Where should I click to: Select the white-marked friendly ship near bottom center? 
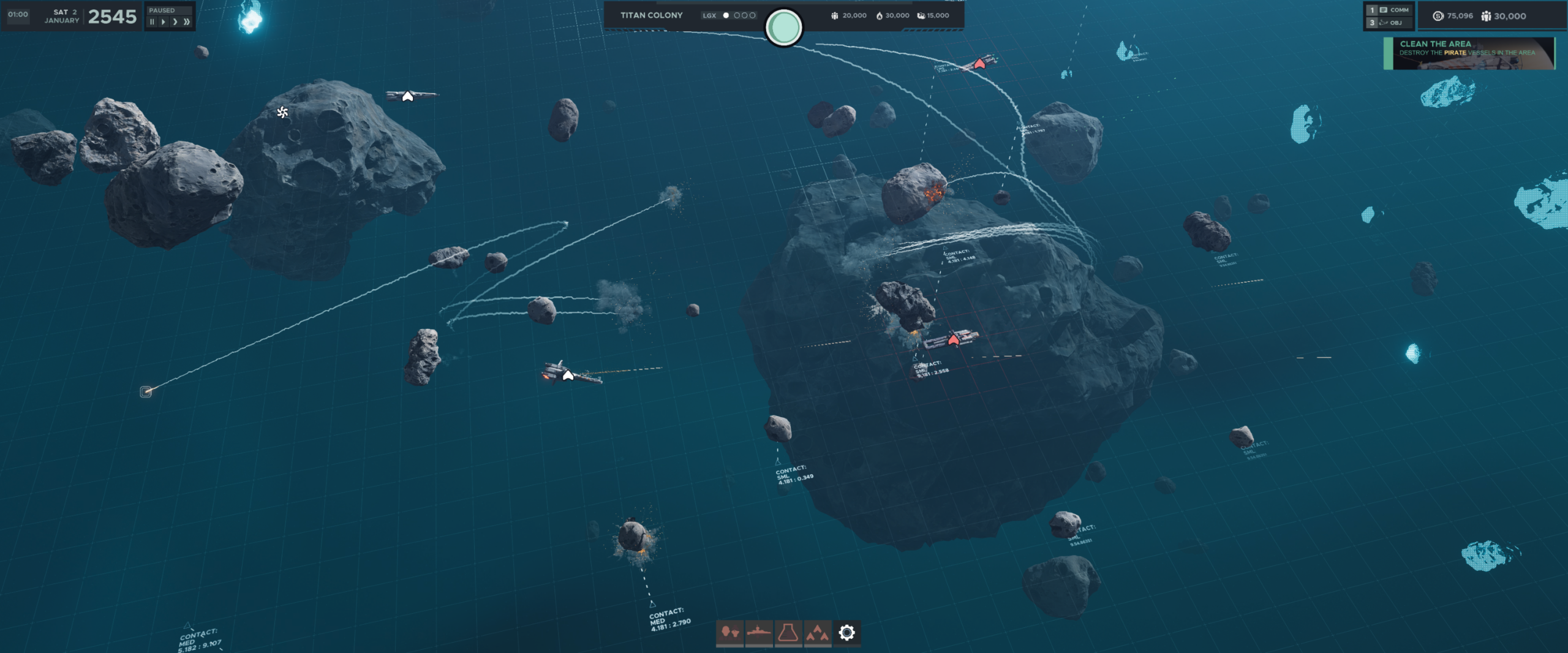[x=568, y=374]
